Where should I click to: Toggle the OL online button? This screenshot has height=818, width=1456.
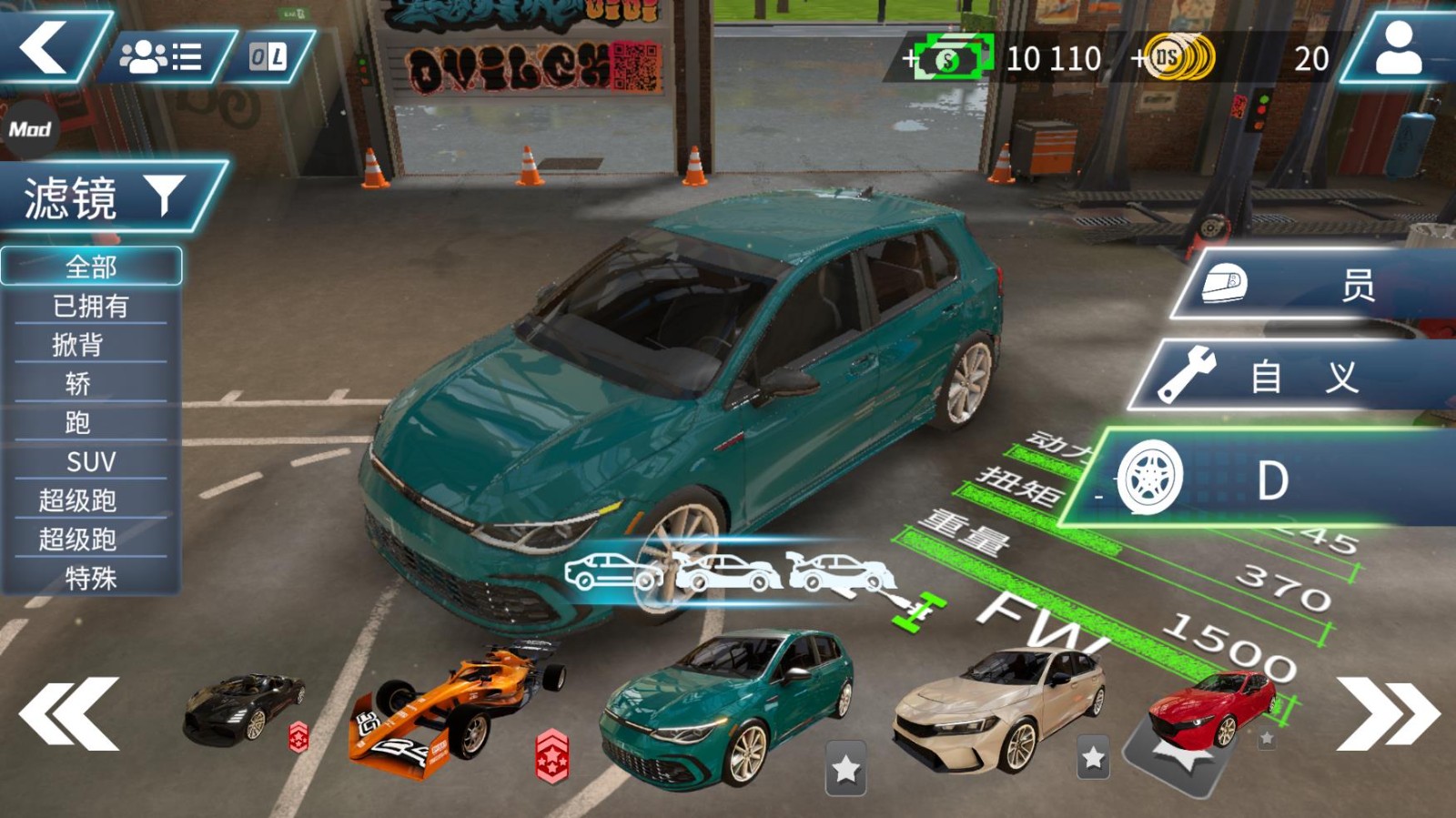coord(268,58)
